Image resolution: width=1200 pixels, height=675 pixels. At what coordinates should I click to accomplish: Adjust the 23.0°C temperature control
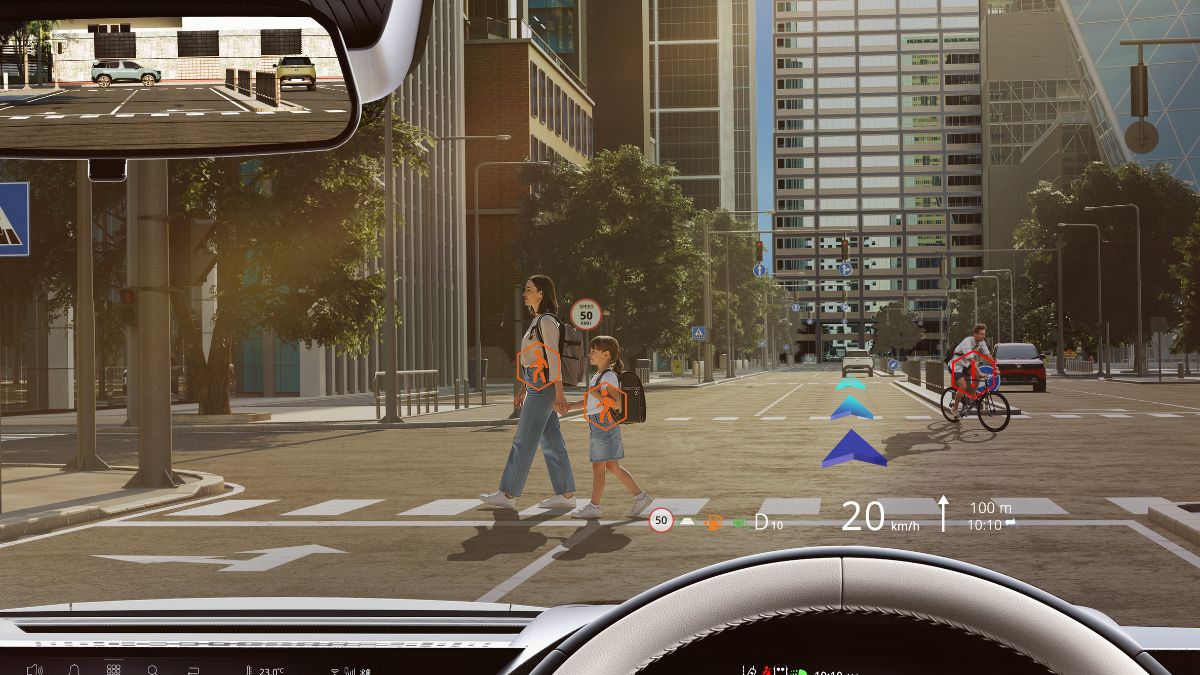click(264, 670)
